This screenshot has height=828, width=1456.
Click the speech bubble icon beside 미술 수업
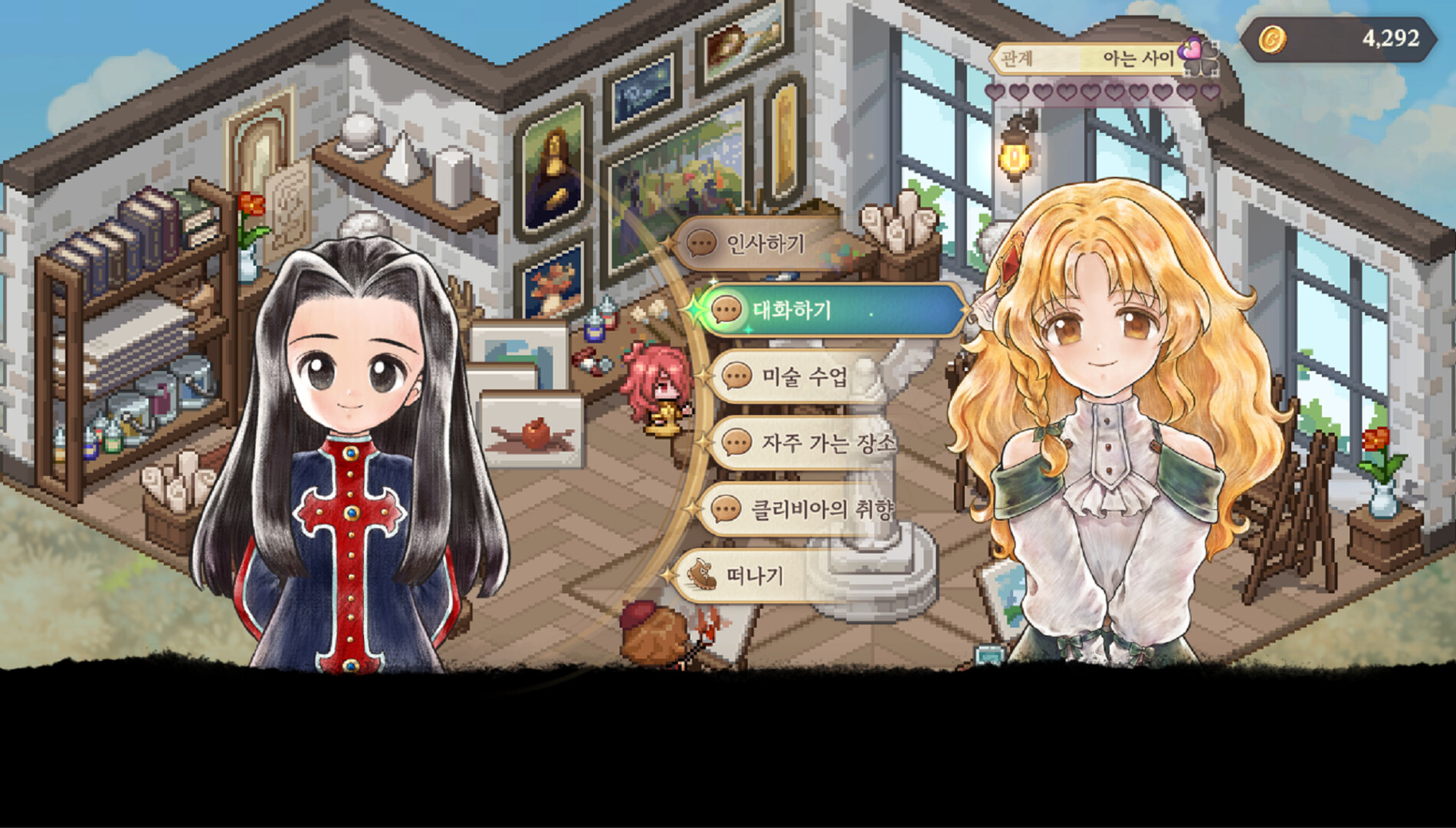coord(736,375)
